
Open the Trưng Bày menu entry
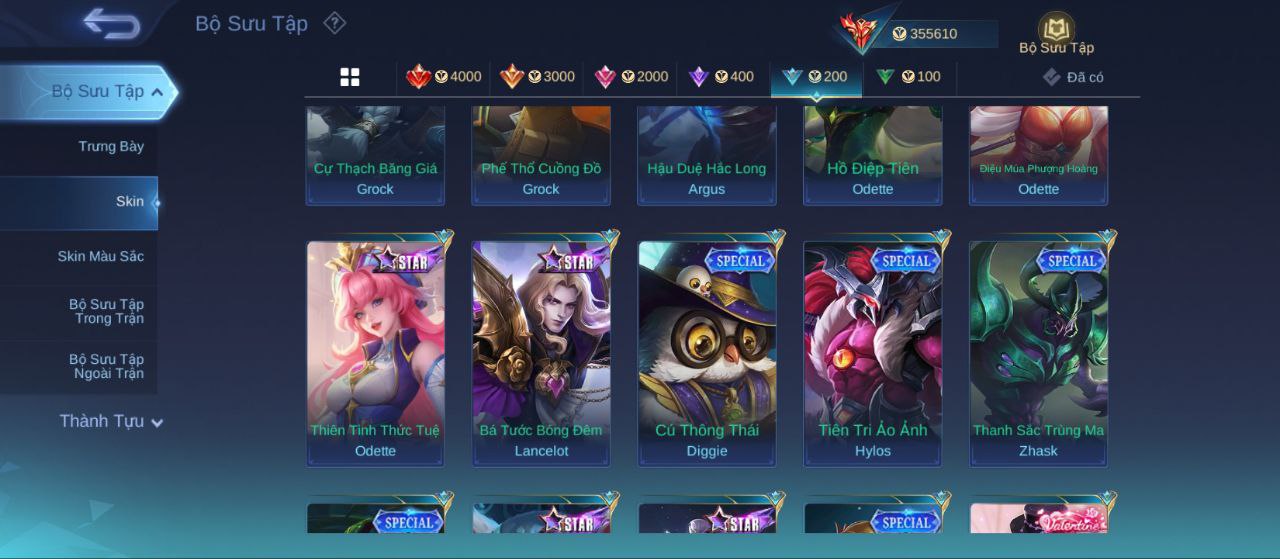(111, 146)
